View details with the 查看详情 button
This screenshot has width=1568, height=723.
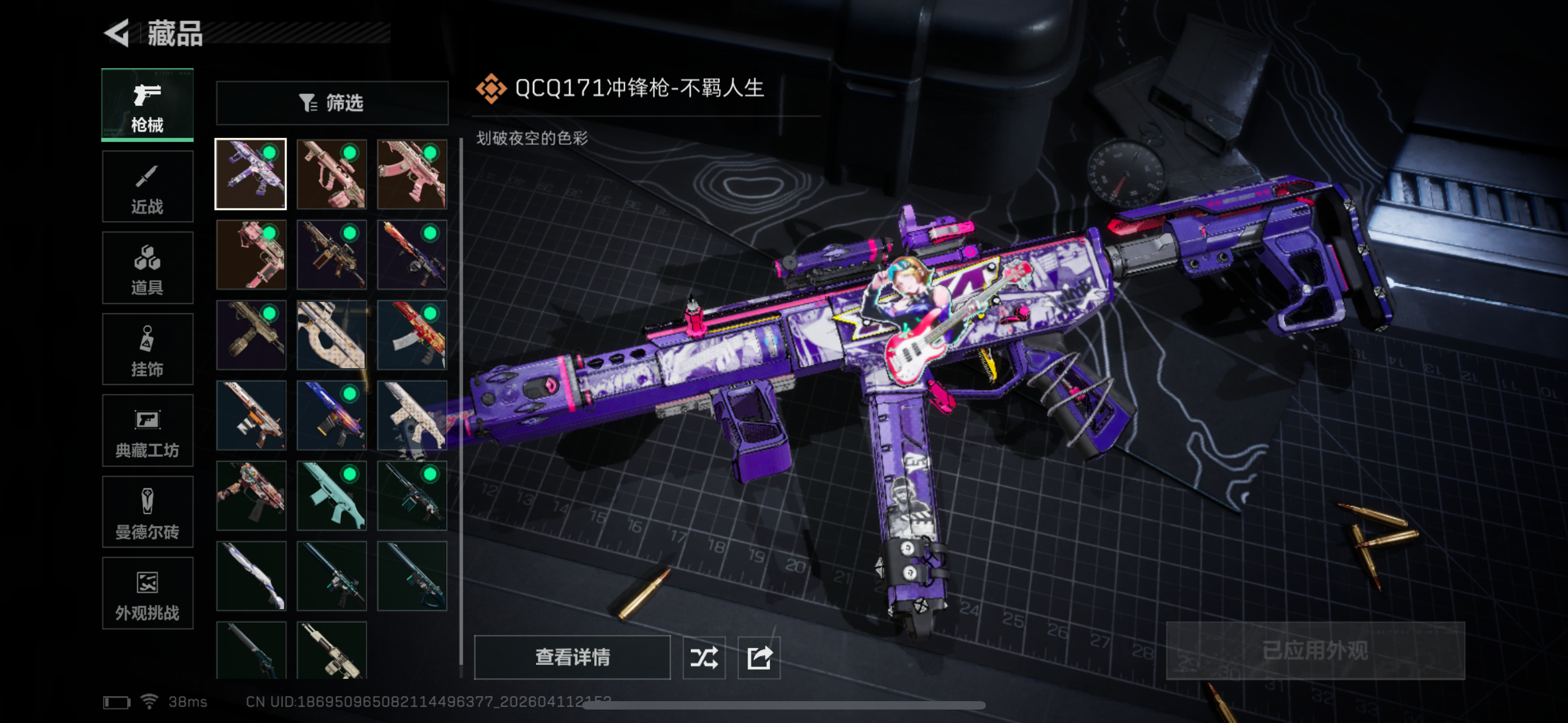coord(572,657)
